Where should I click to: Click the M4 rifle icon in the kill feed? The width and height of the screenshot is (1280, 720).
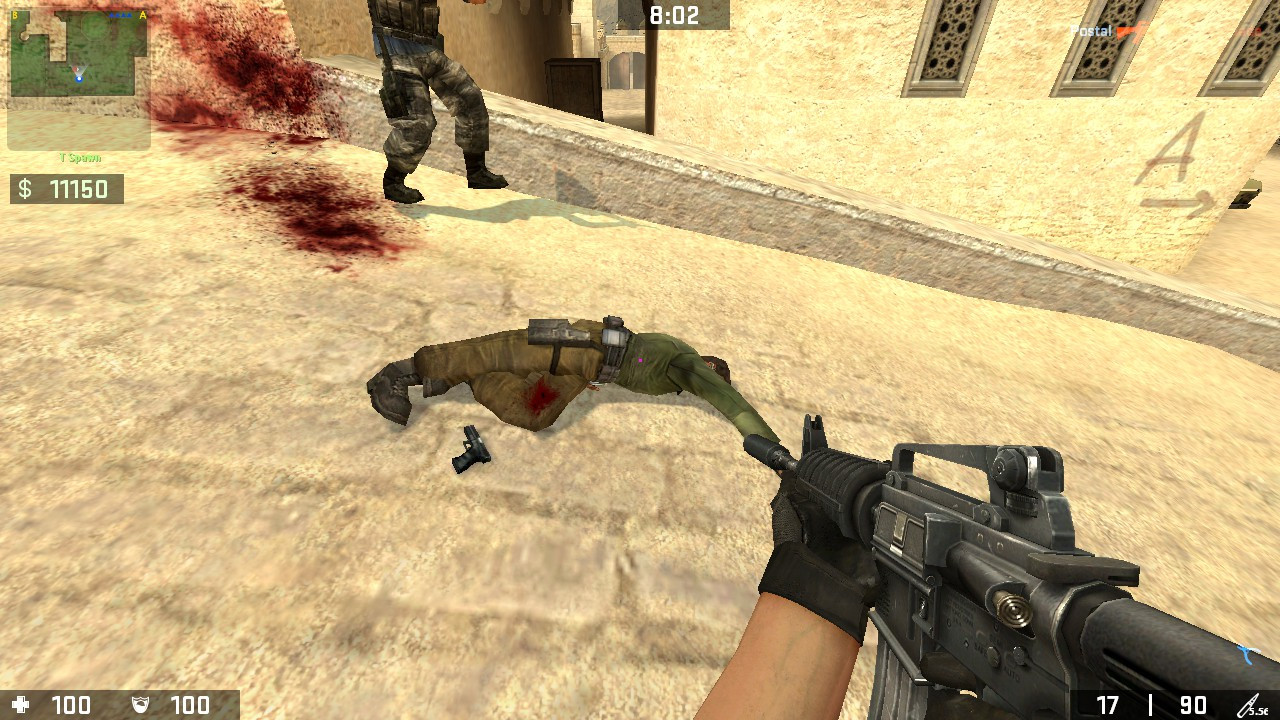pos(1130,31)
